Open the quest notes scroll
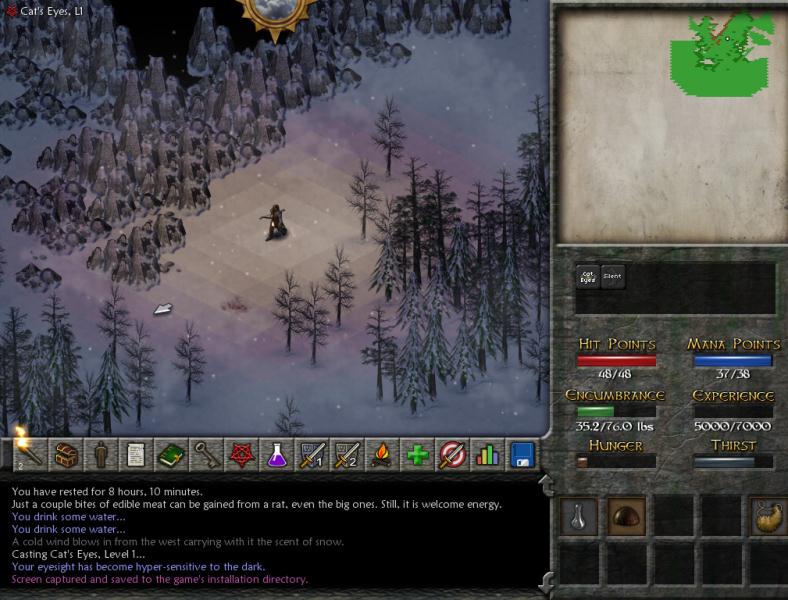The height and width of the screenshot is (600, 788). (136, 454)
